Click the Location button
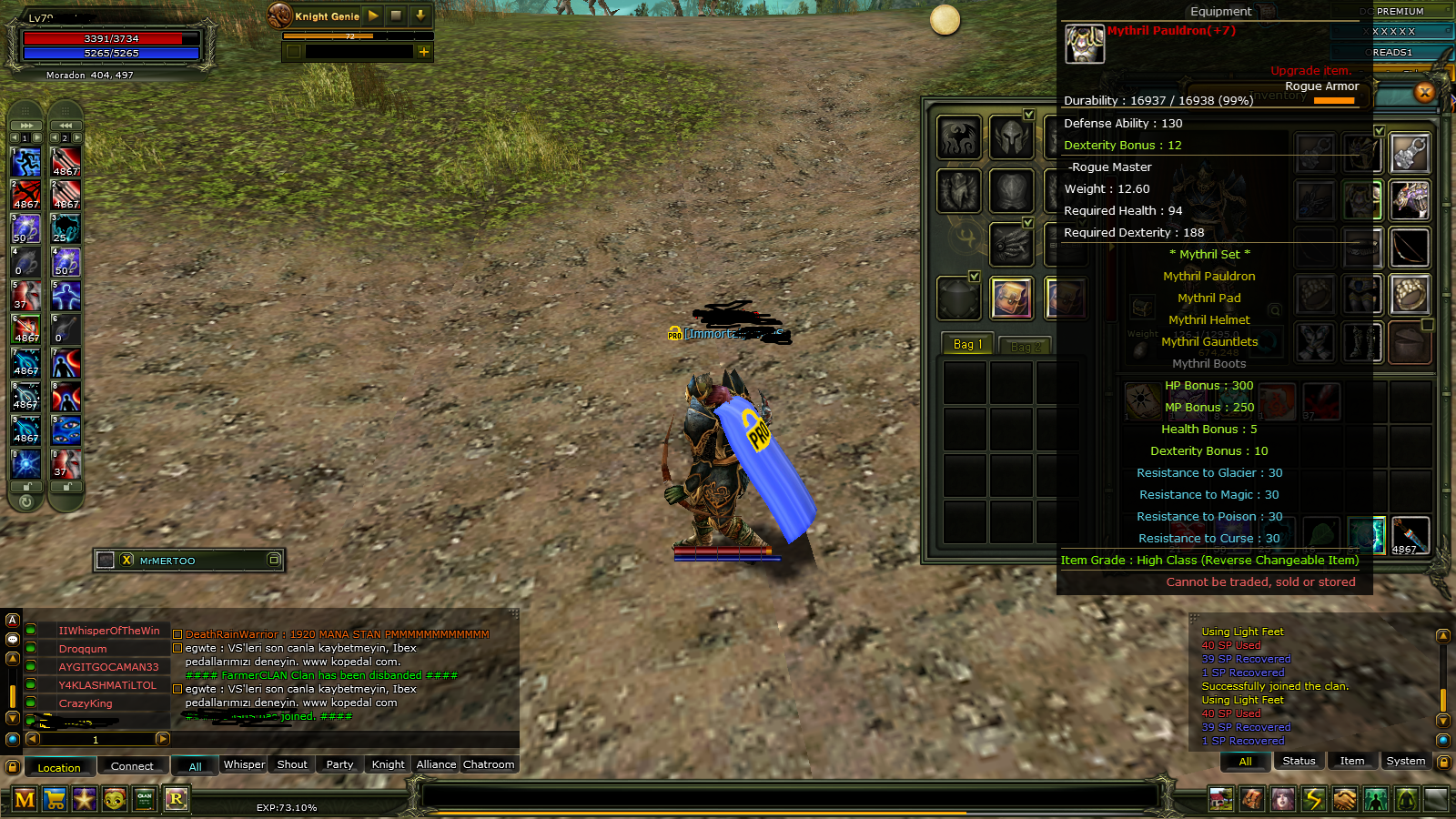The height and width of the screenshot is (819, 1456). tap(59, 767)
